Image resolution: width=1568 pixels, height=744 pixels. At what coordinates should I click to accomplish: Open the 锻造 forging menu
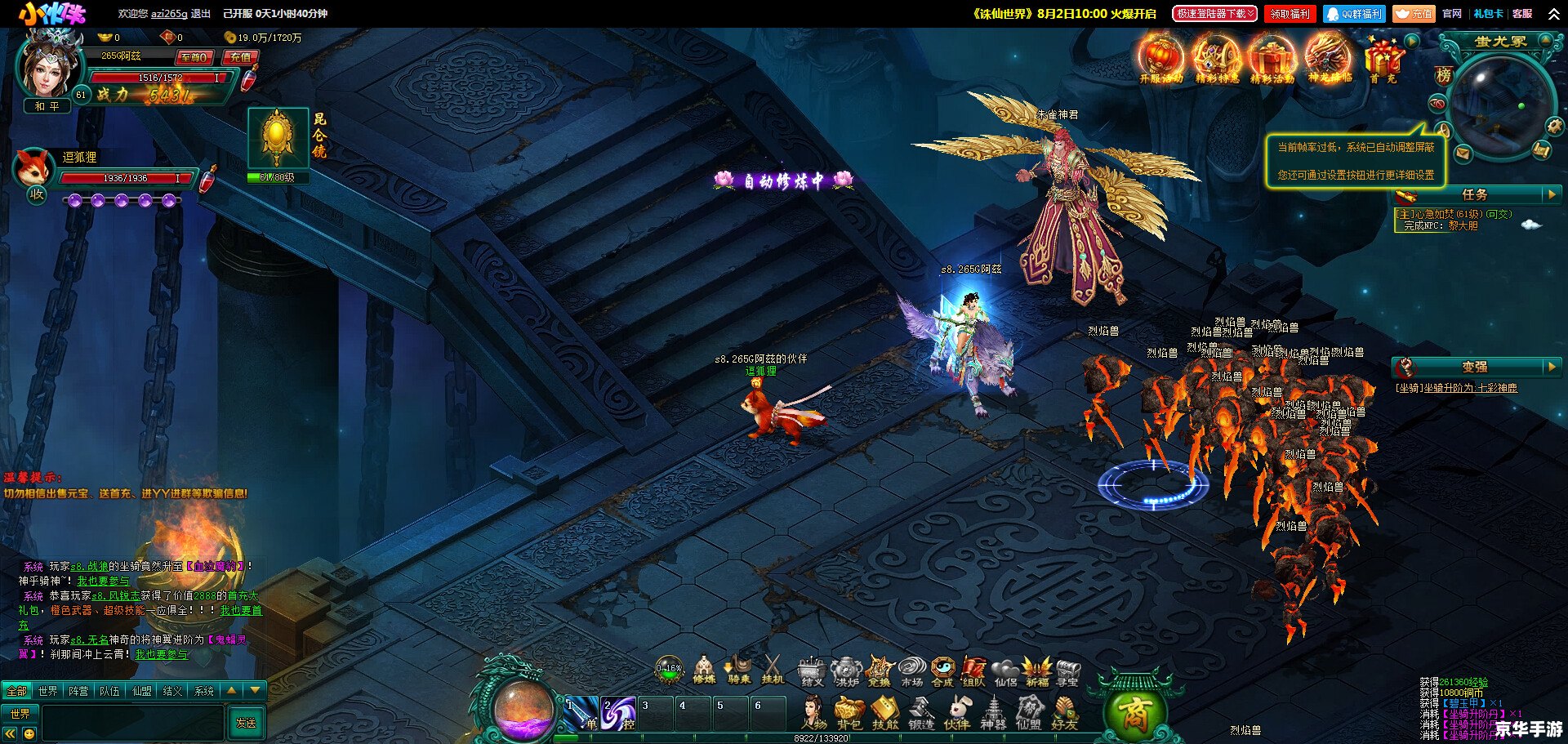click(921, 713)
